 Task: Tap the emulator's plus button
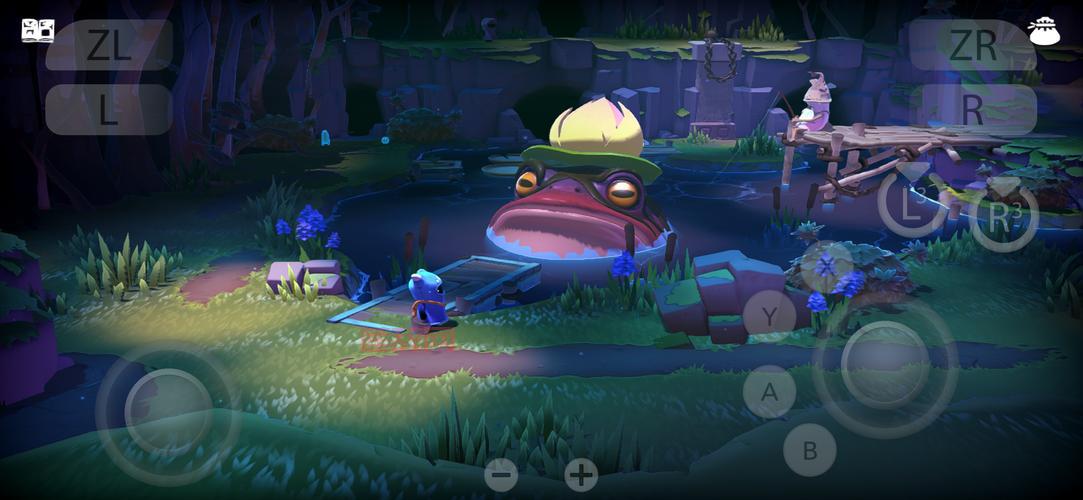click(x=581, y=474)
